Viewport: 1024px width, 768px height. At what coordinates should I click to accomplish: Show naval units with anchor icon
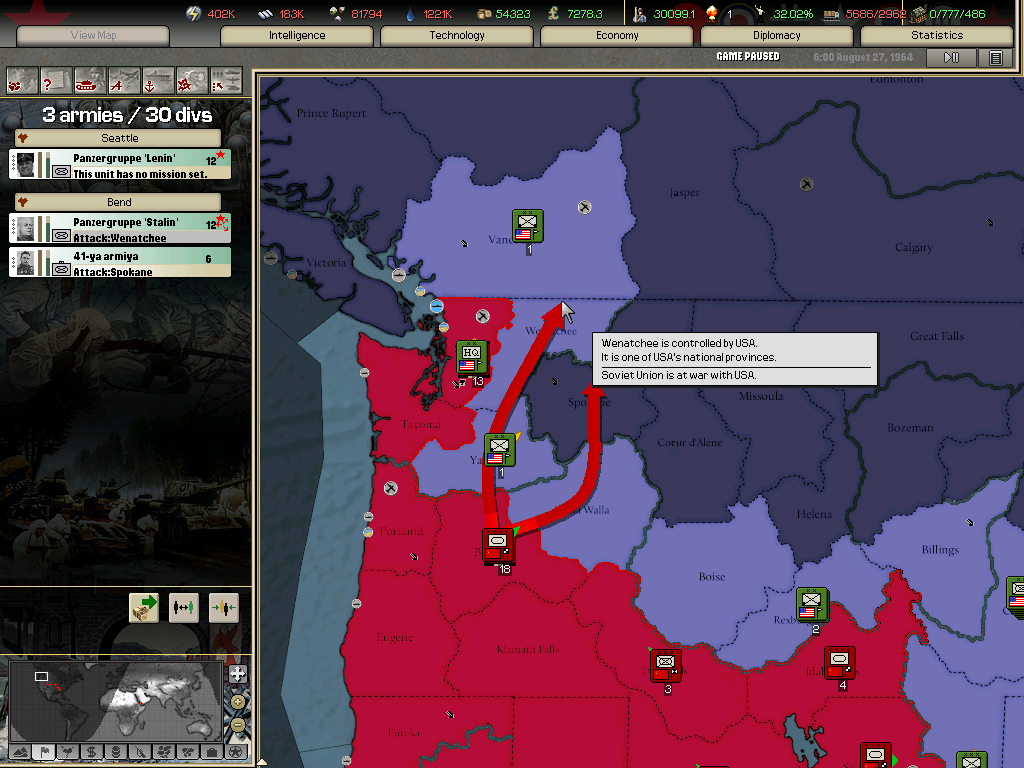158,80
